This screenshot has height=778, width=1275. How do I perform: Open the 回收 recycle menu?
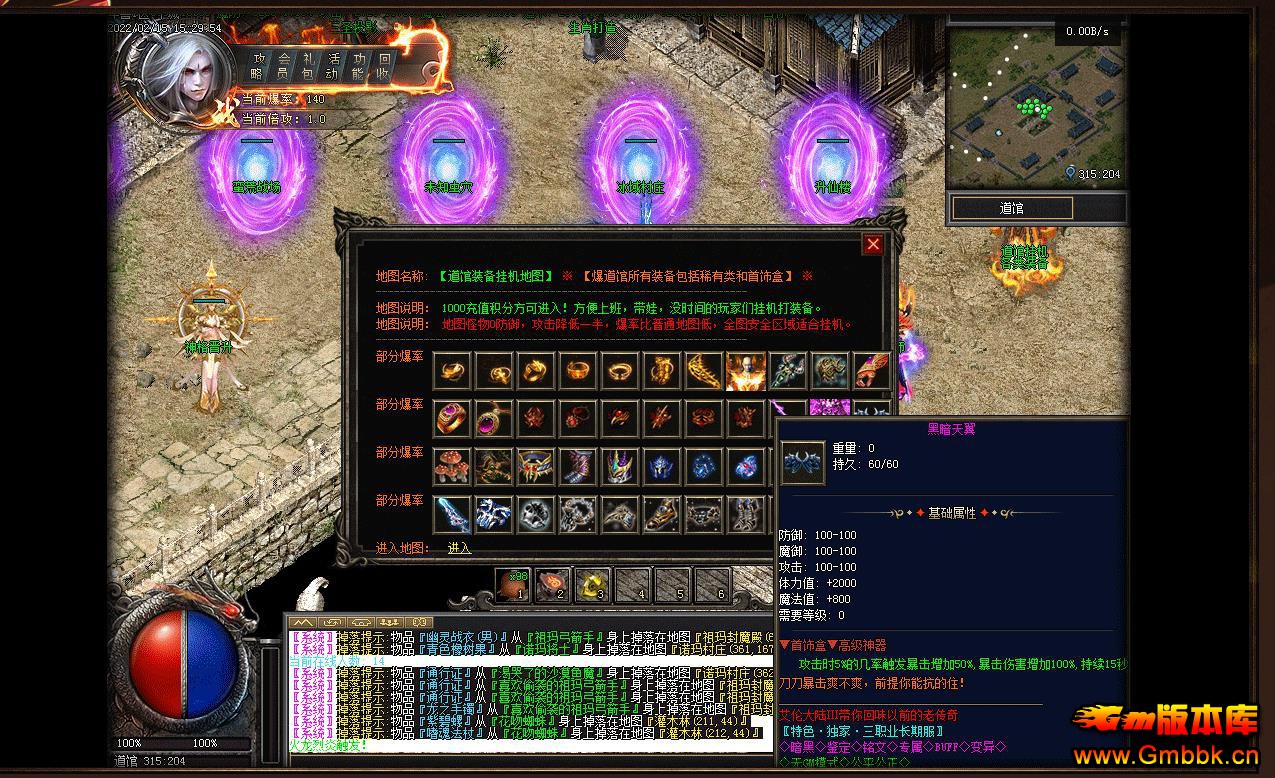tap(383, 66)
